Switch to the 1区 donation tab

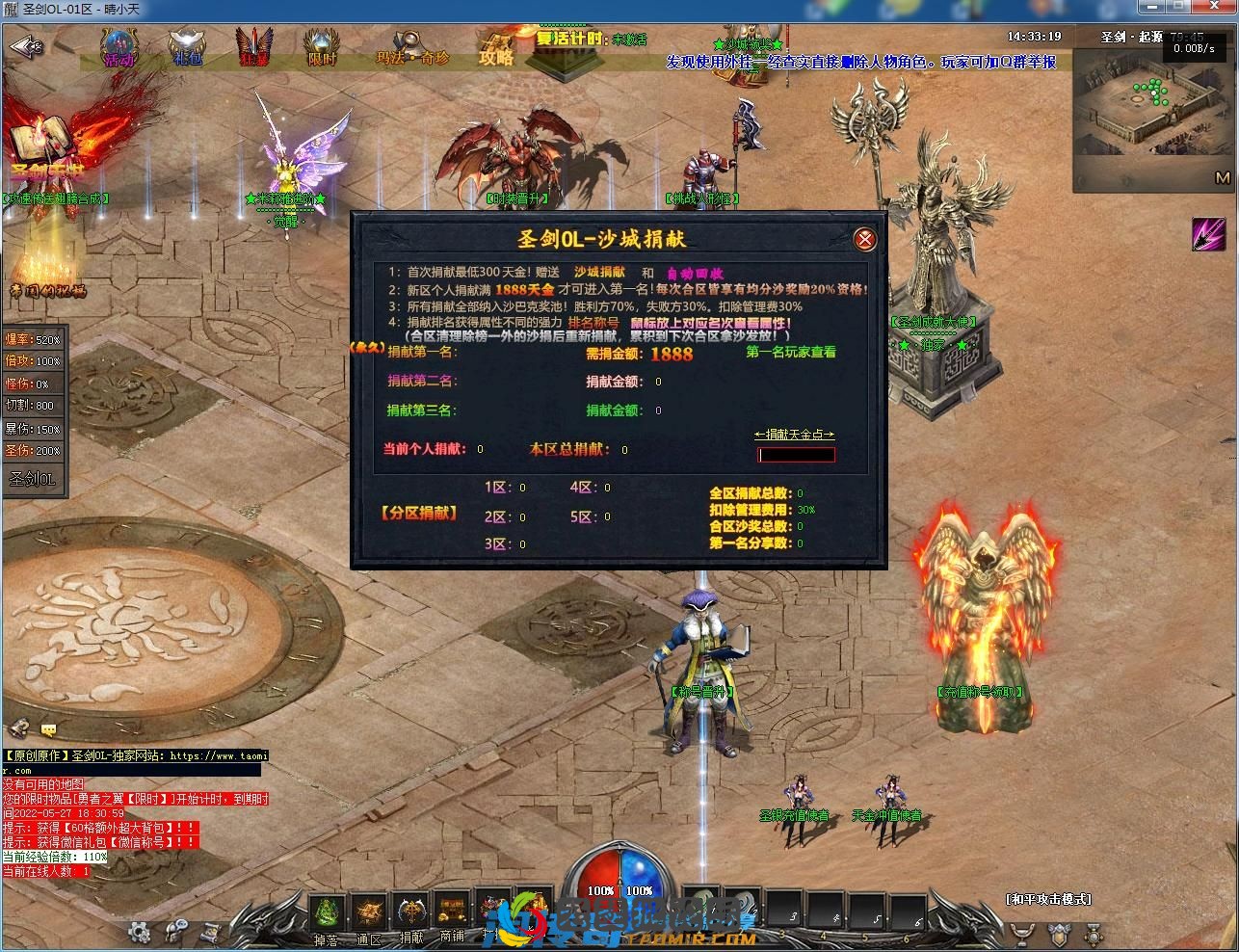click(497, 488)
